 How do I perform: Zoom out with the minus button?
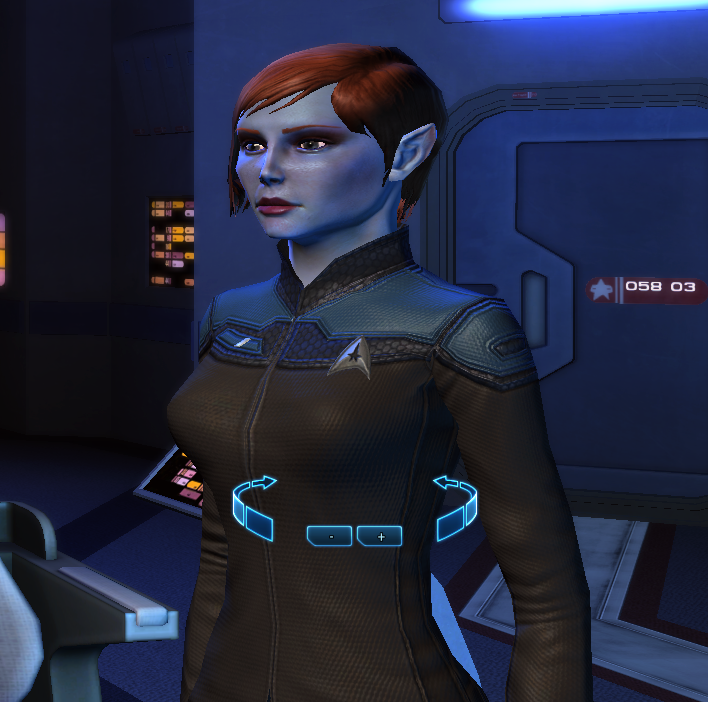pyautogui.click(x=330, y=536)
